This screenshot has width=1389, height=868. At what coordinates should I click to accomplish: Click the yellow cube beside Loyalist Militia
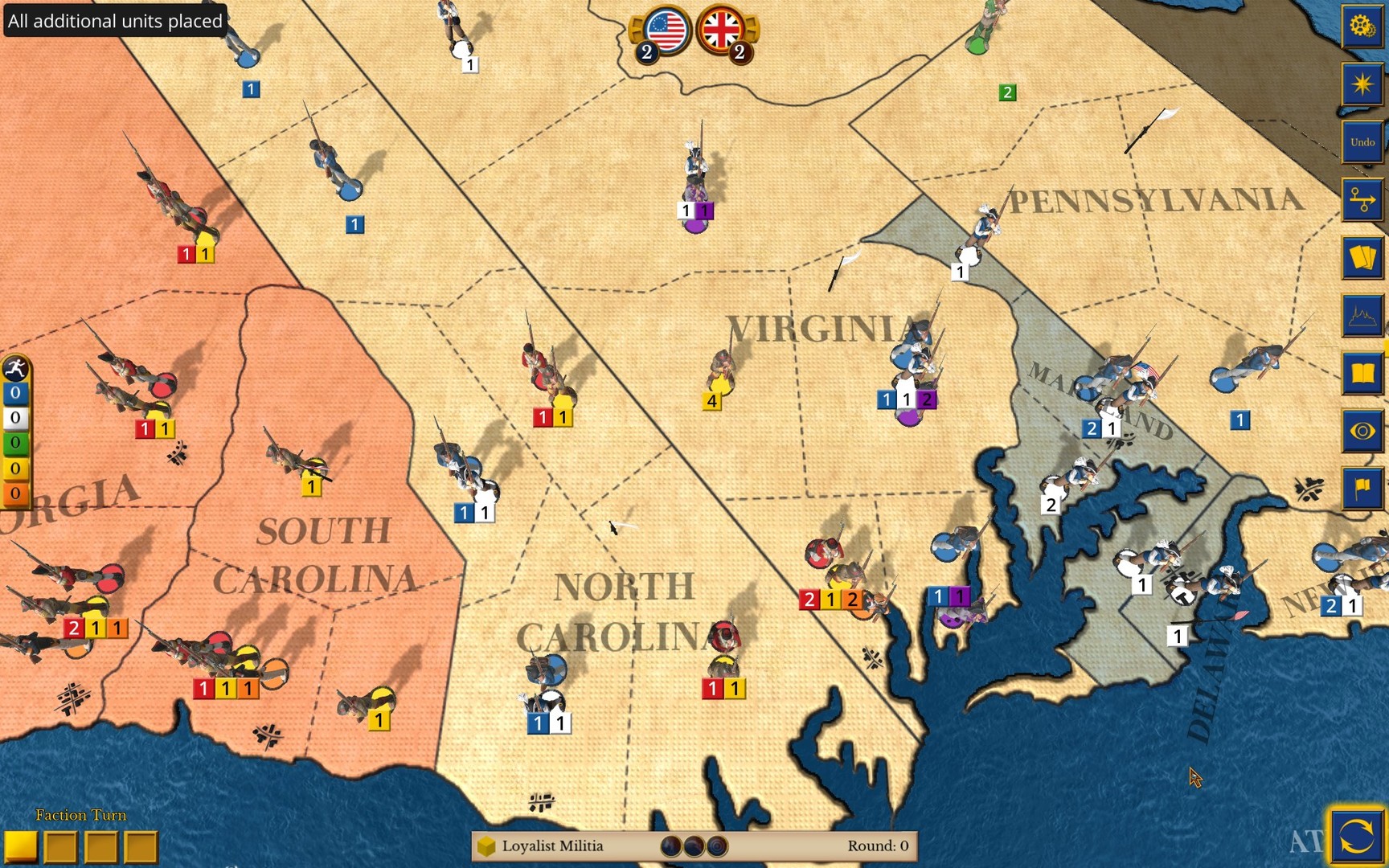[487, 845]
